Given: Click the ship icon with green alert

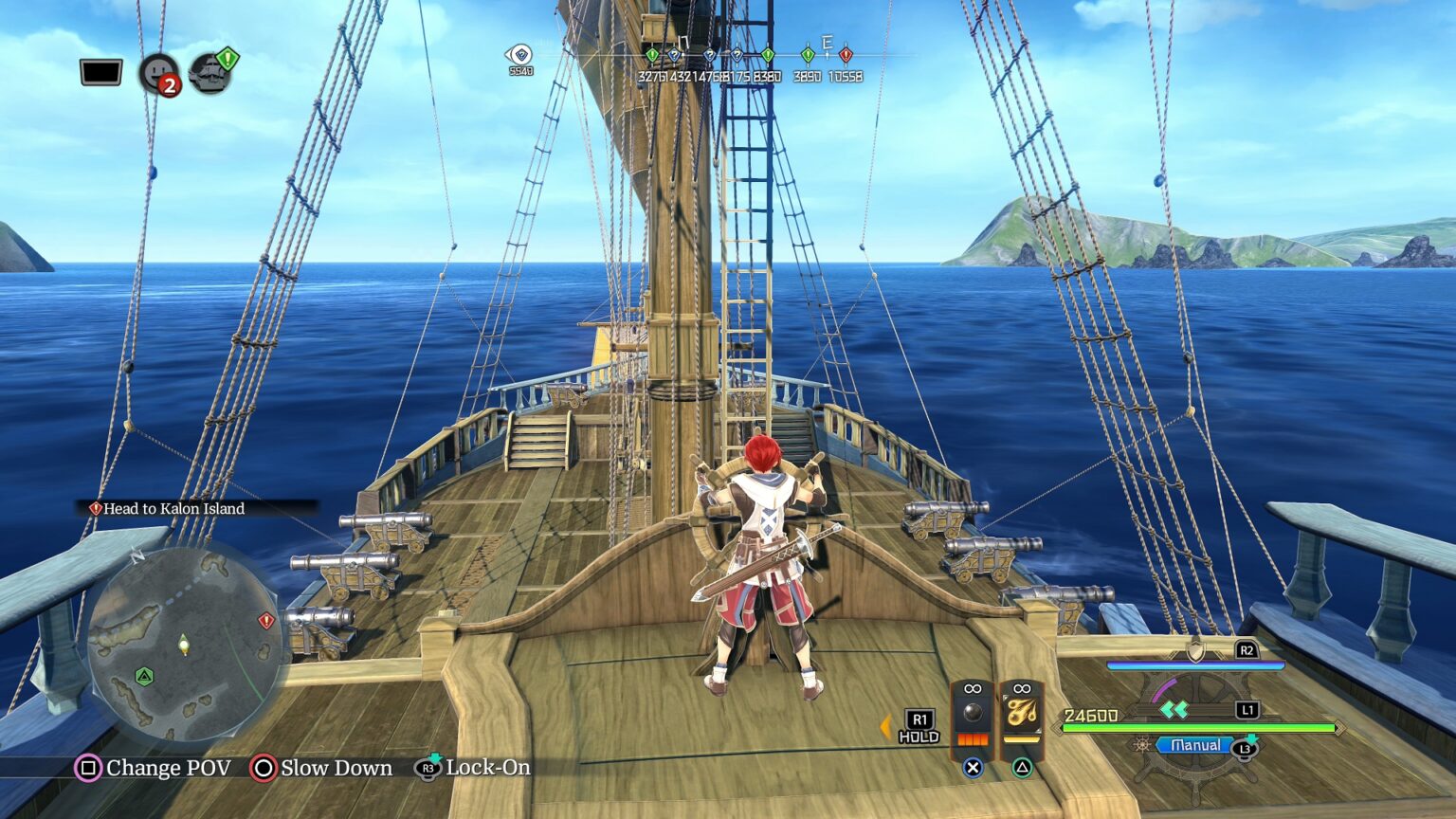Looking at the screenshot, I should click(211, 72).
